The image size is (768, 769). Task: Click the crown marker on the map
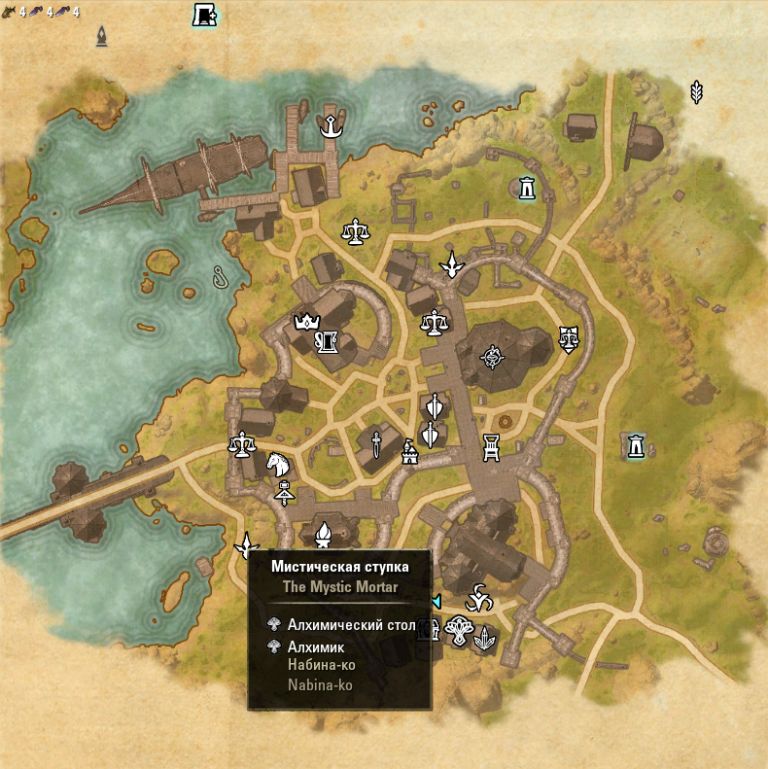[304, 322]
